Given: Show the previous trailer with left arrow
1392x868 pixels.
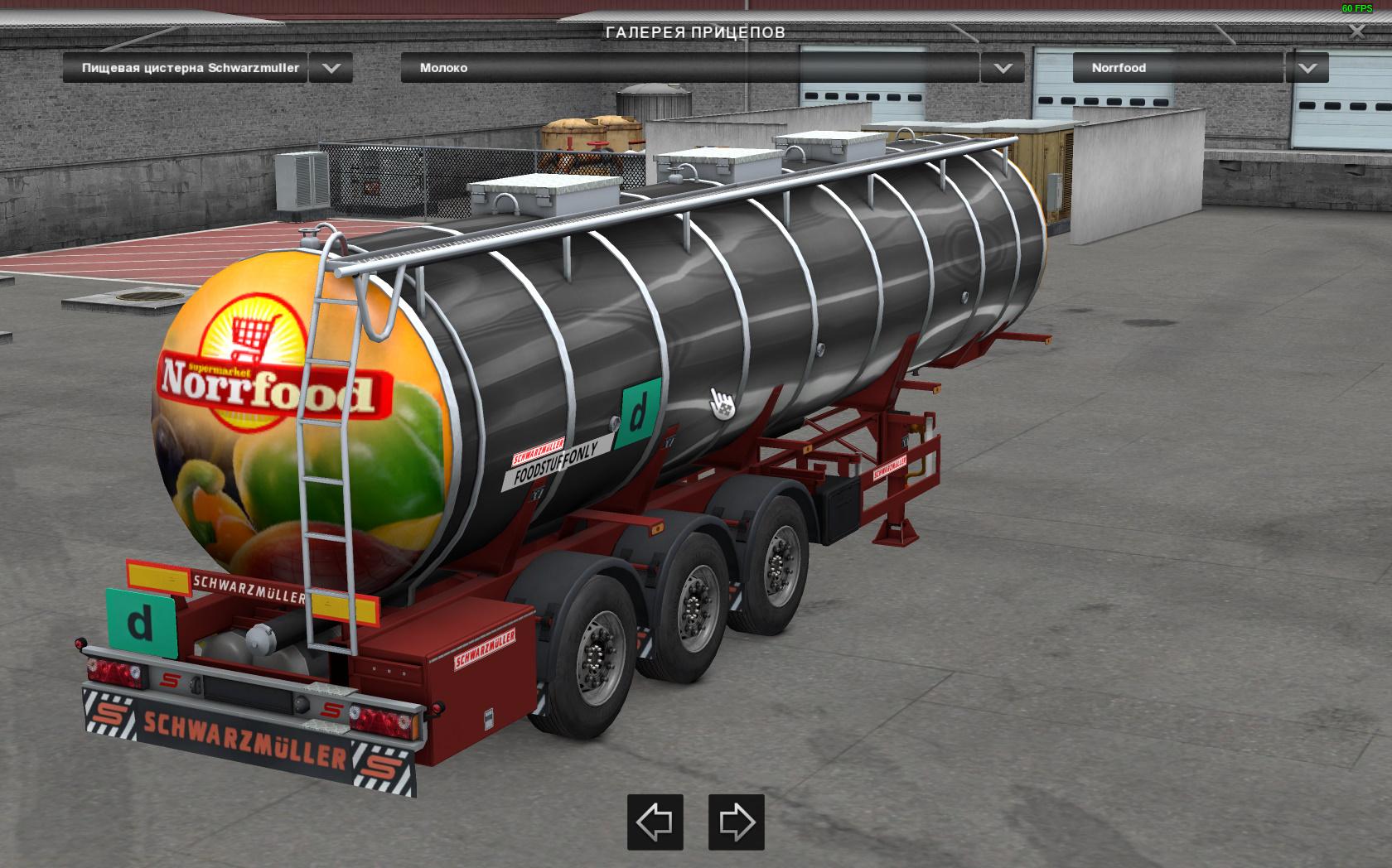Looking at the screenshot, I should point(655,822).
